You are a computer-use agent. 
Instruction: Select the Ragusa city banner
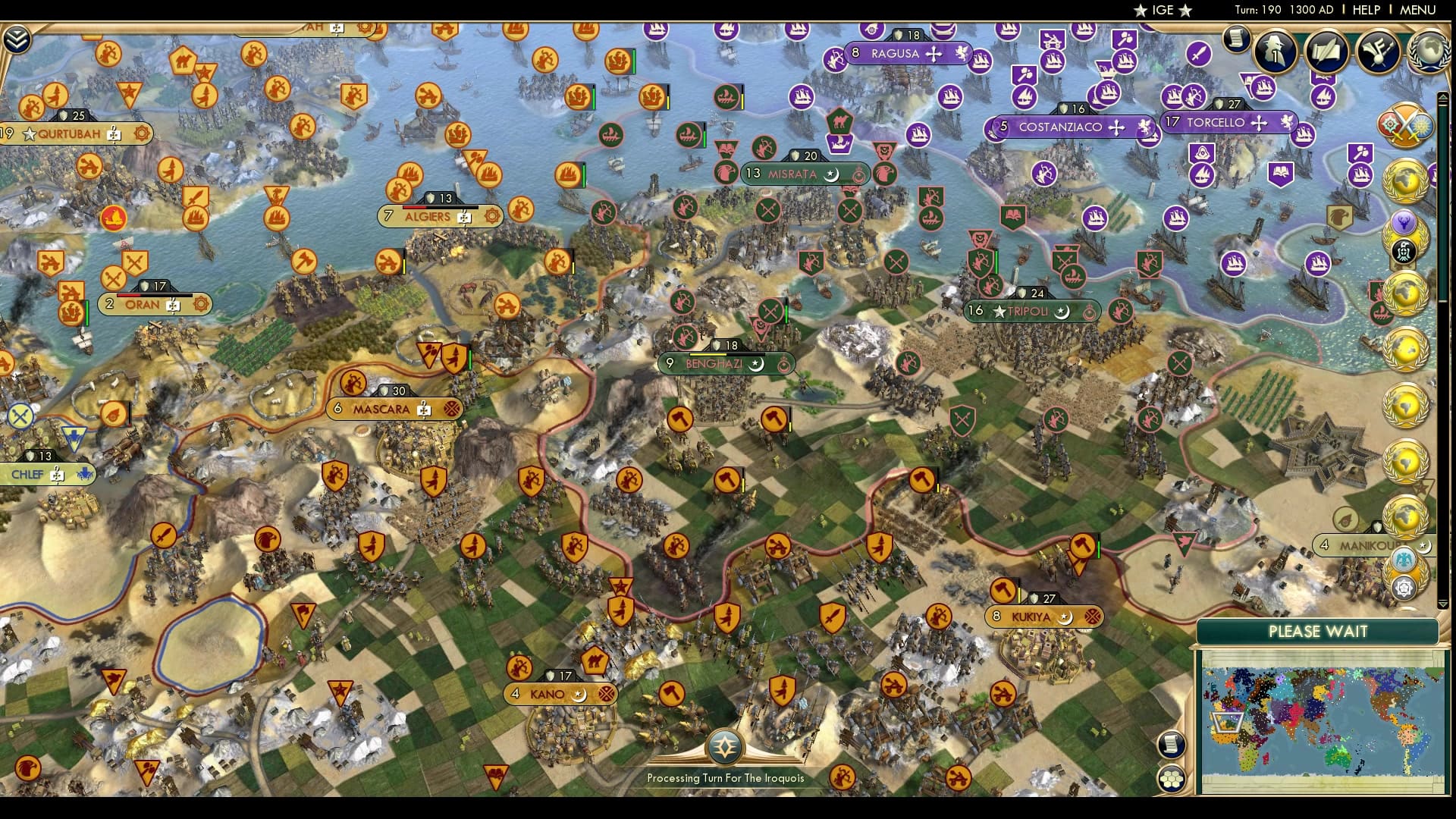910,54
